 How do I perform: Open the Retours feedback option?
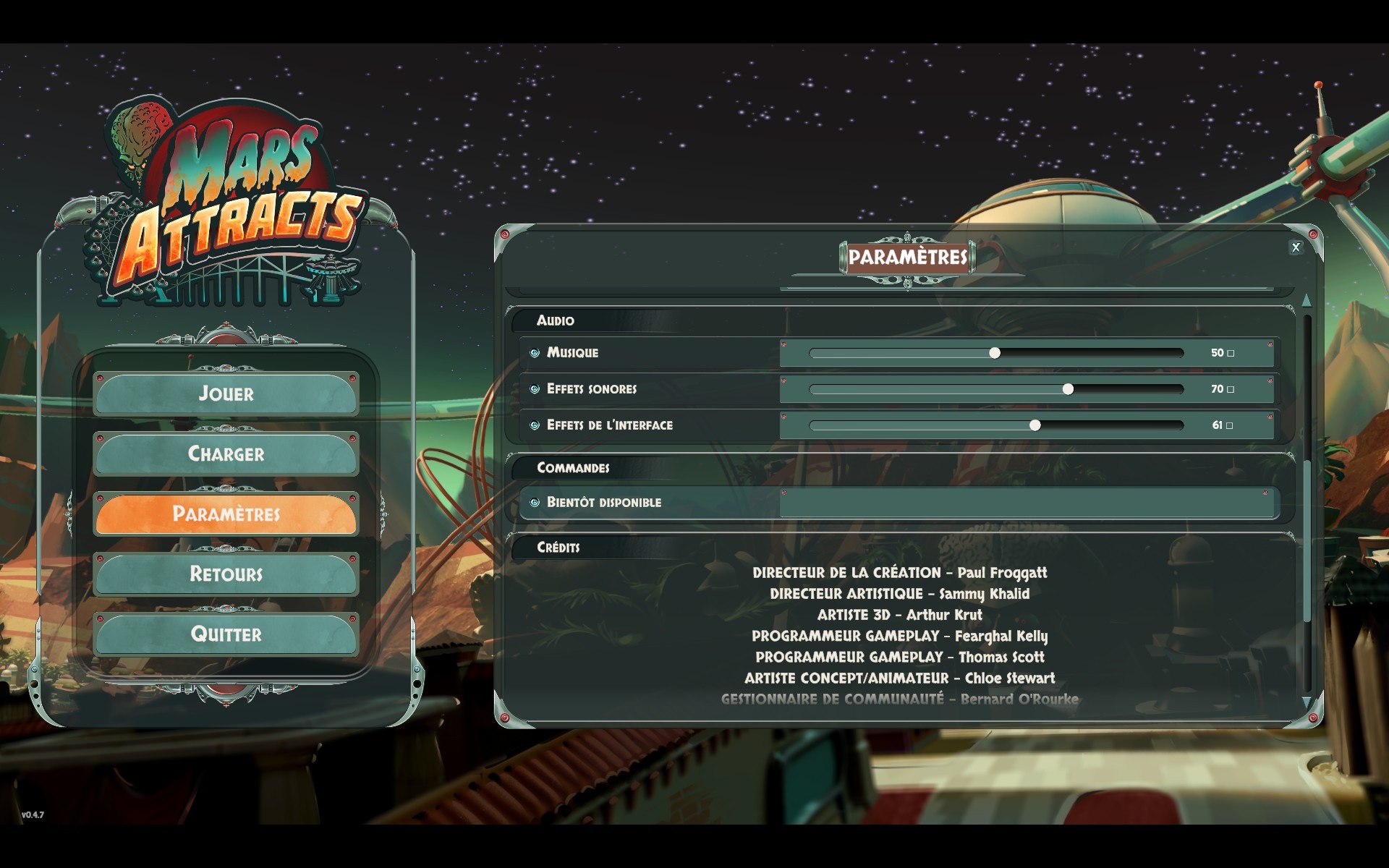pos(226,574)
